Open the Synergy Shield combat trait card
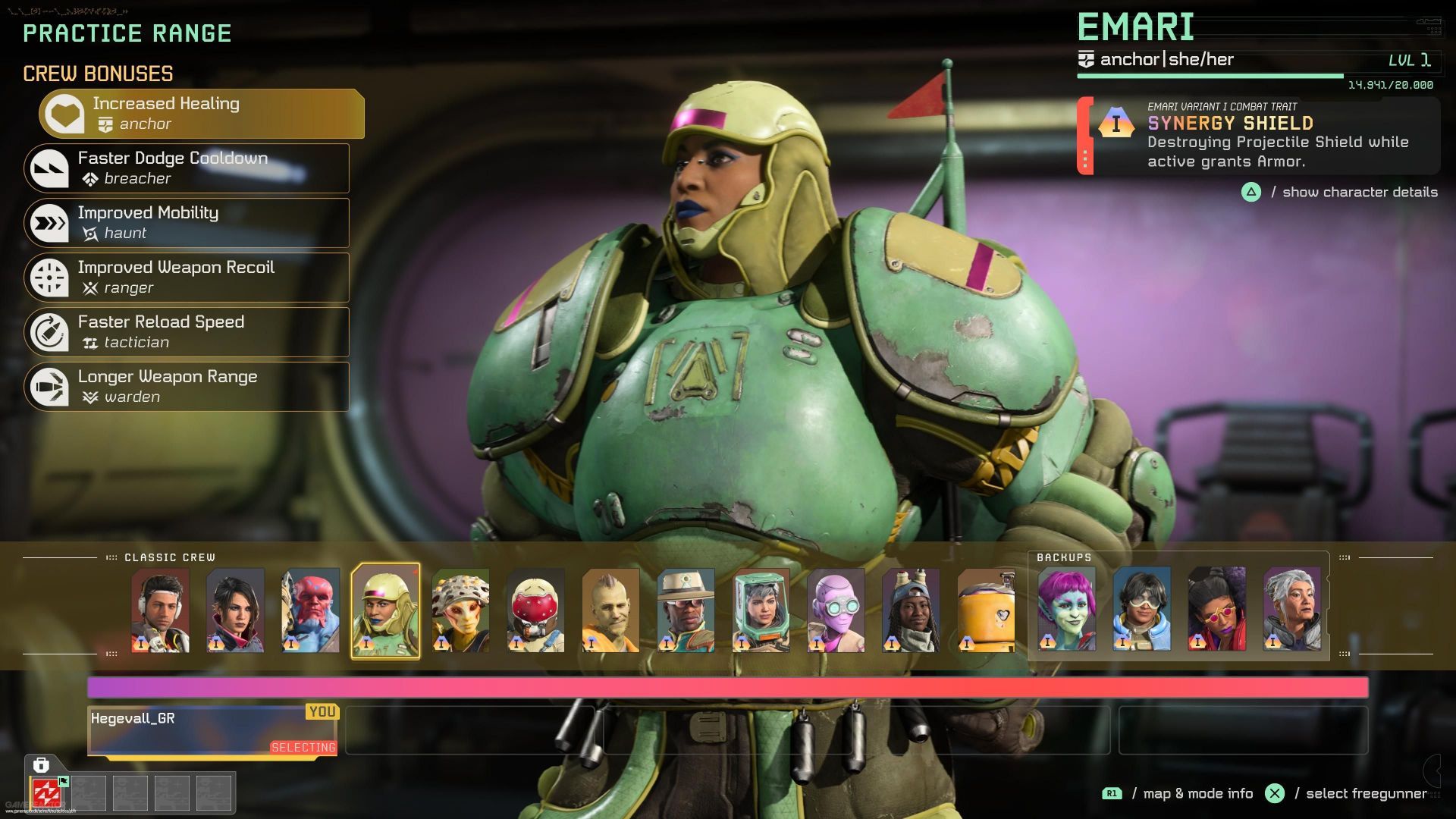The image size is (1456, 819). pos(1259,136)
